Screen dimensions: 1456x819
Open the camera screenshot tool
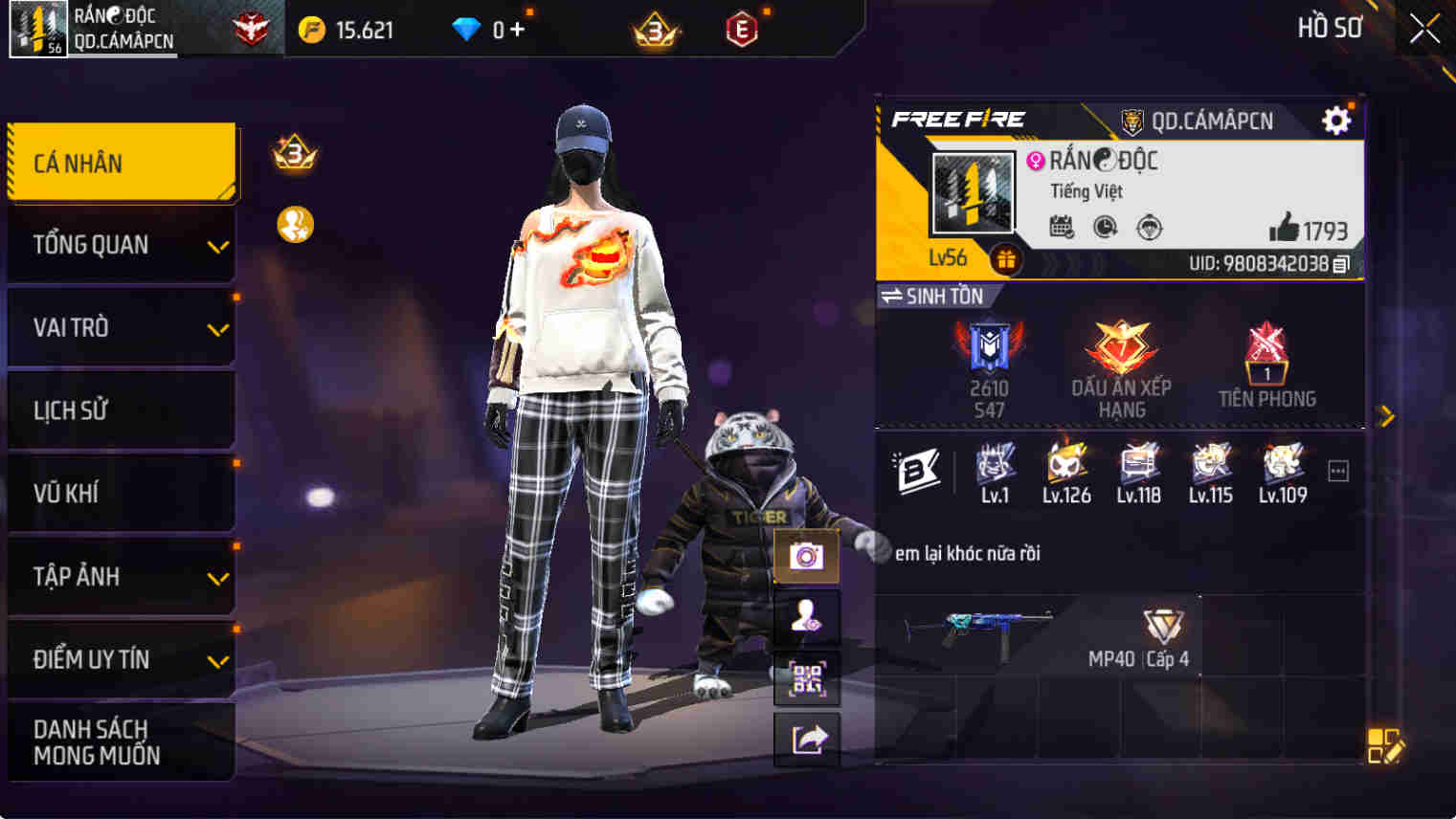[x=807, y=556]
